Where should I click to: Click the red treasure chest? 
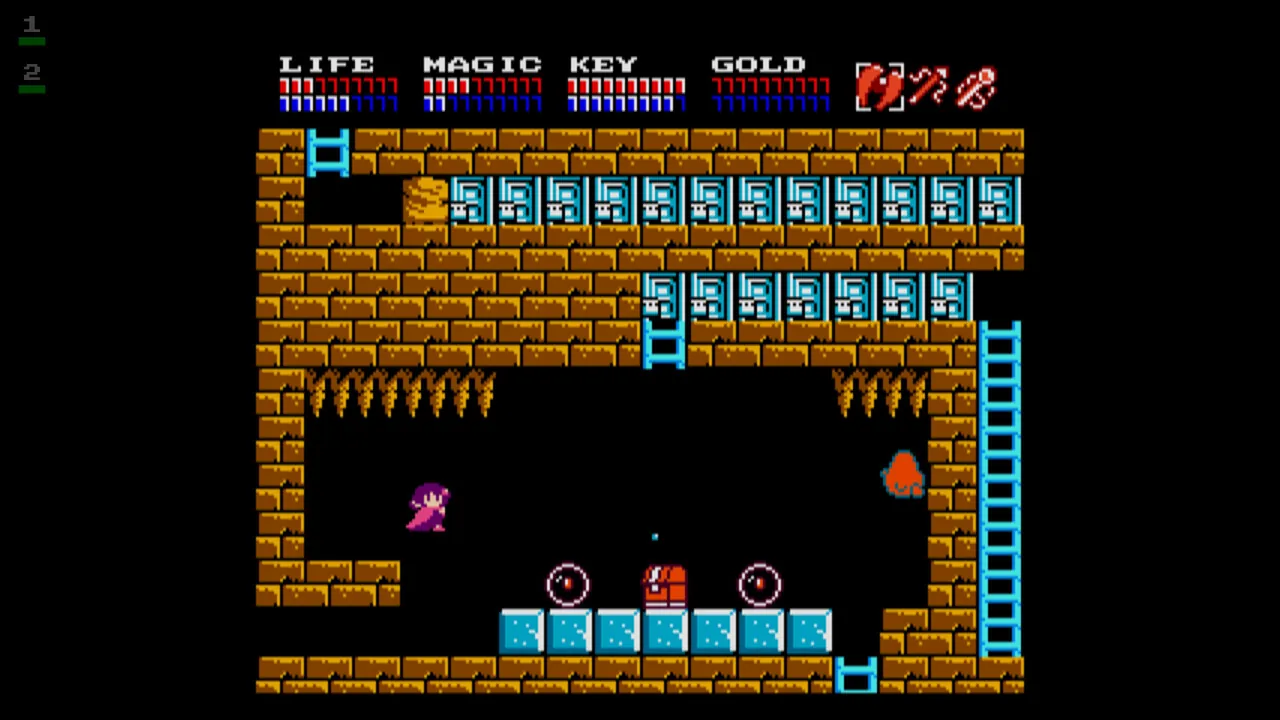pos(663,585)
